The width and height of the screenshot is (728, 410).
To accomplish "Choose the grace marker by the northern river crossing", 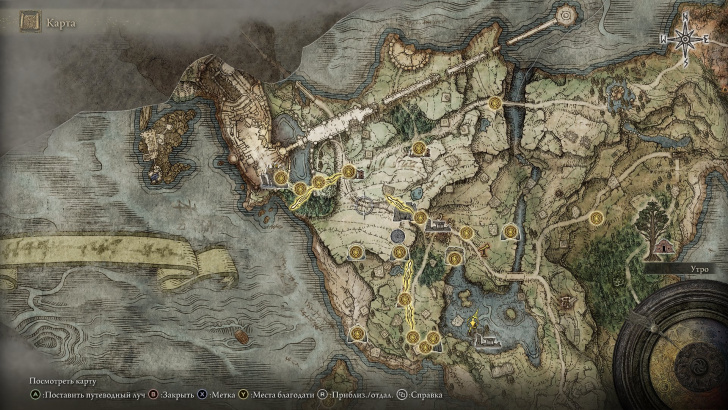I will (x=494, y=102).
